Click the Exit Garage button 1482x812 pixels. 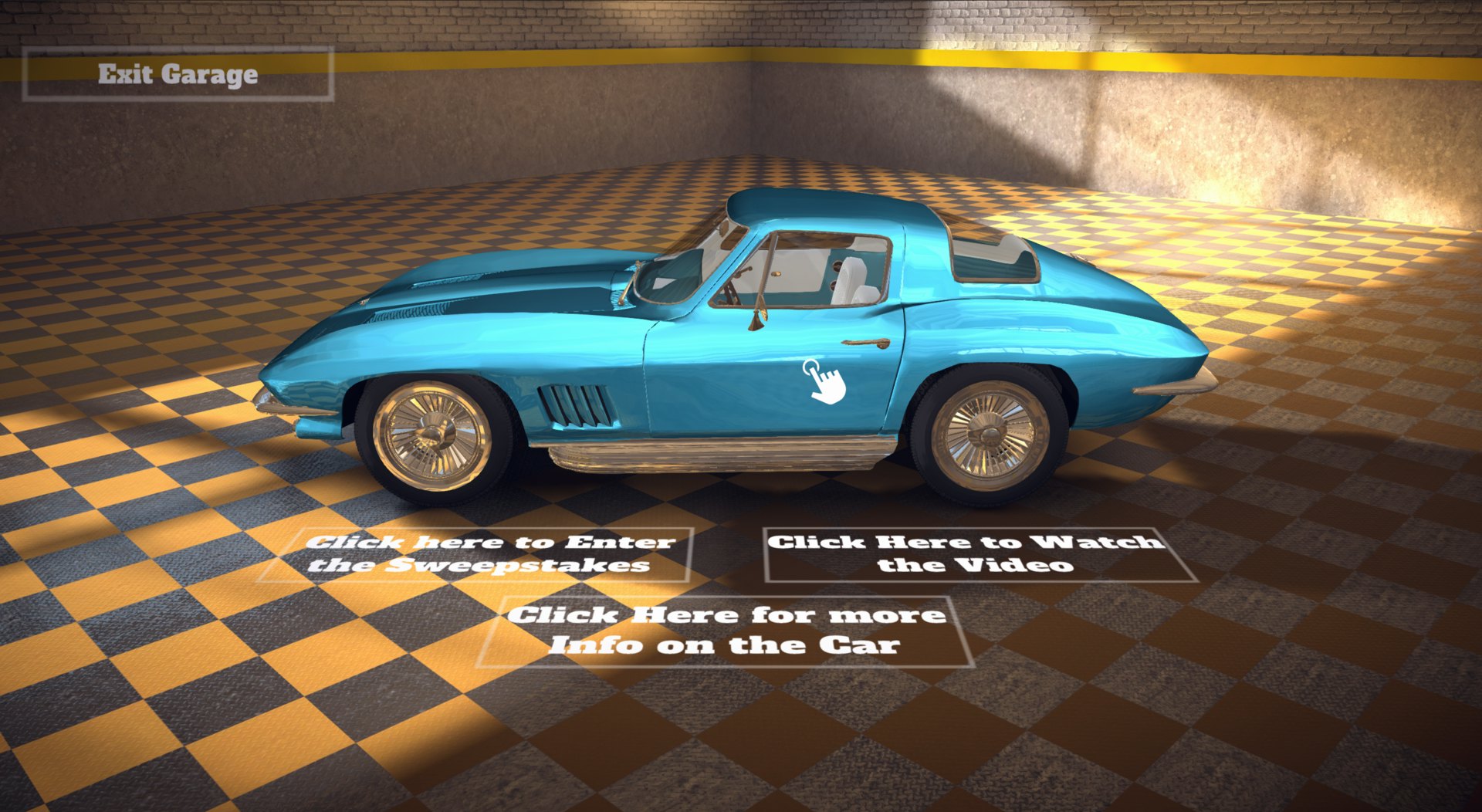[x=178, y=74]
